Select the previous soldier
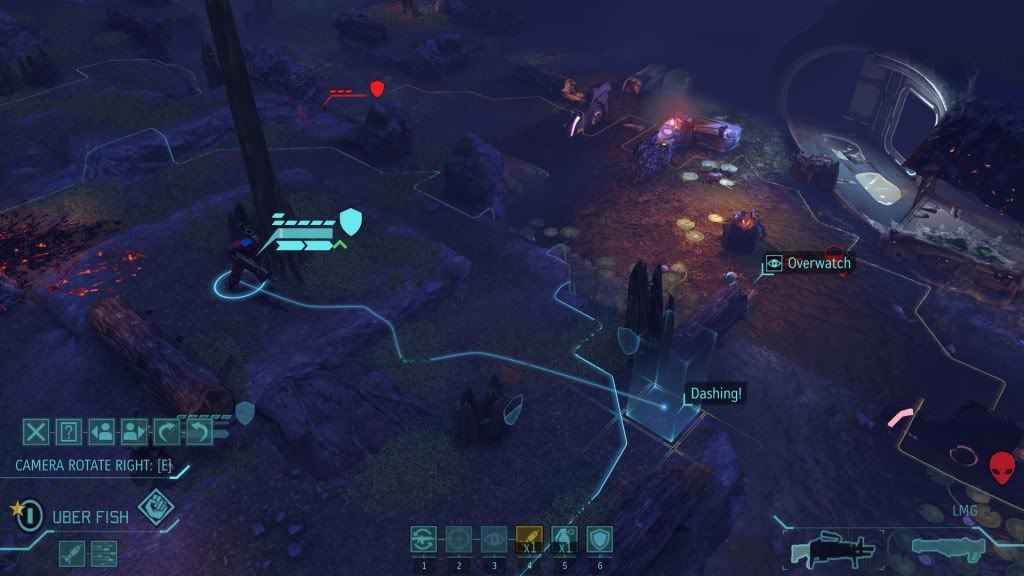 [x=100, y=432]
